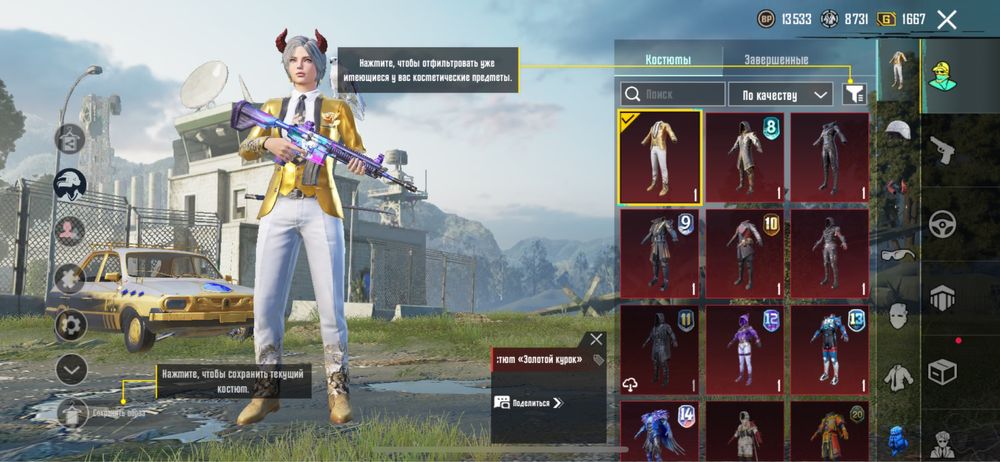Toggle the owned-items filter funnel icon
The width and height of the screenshot is (1000, 462).
[x=854, y=93]
